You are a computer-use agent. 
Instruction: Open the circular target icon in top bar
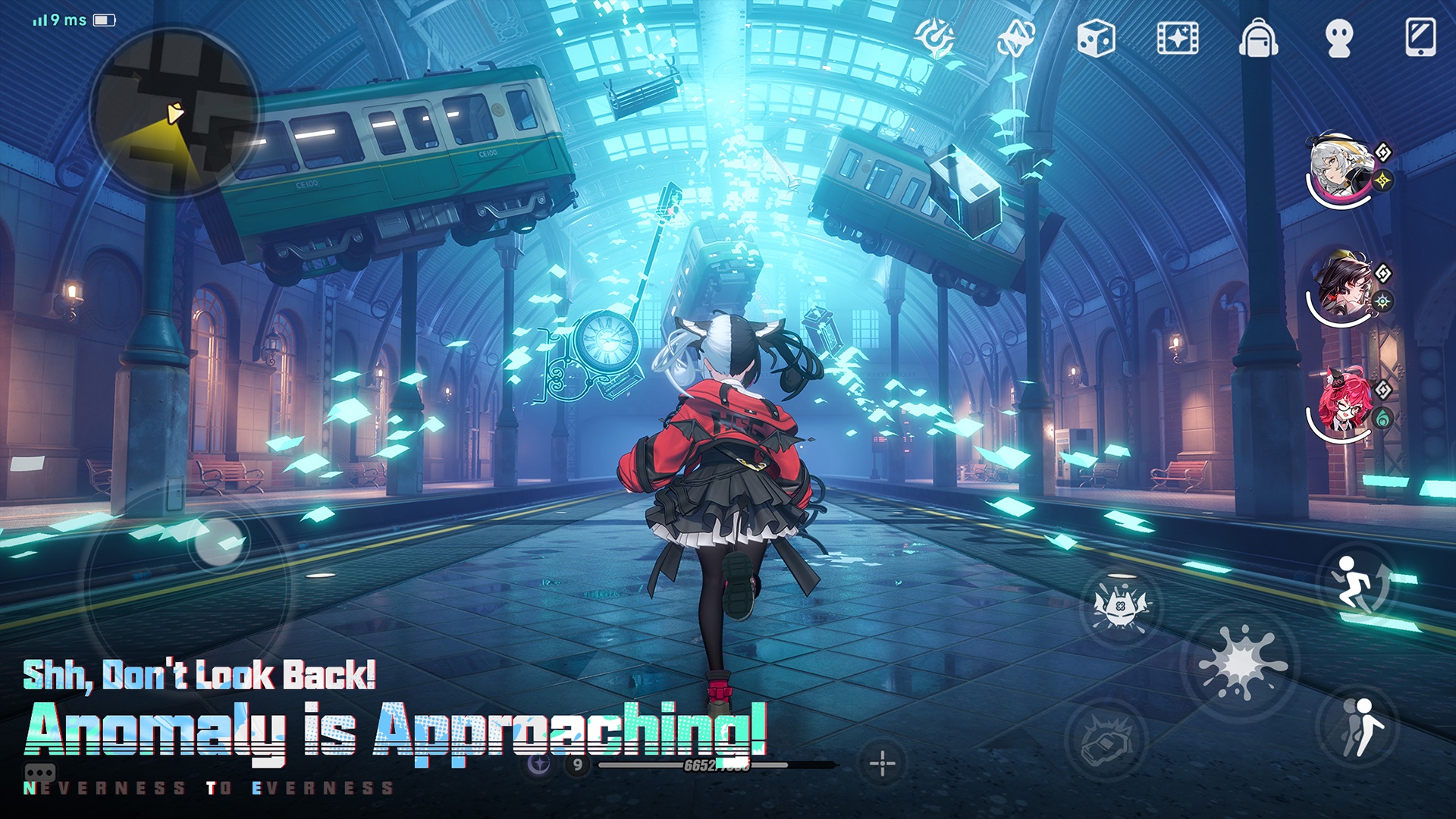934,36
